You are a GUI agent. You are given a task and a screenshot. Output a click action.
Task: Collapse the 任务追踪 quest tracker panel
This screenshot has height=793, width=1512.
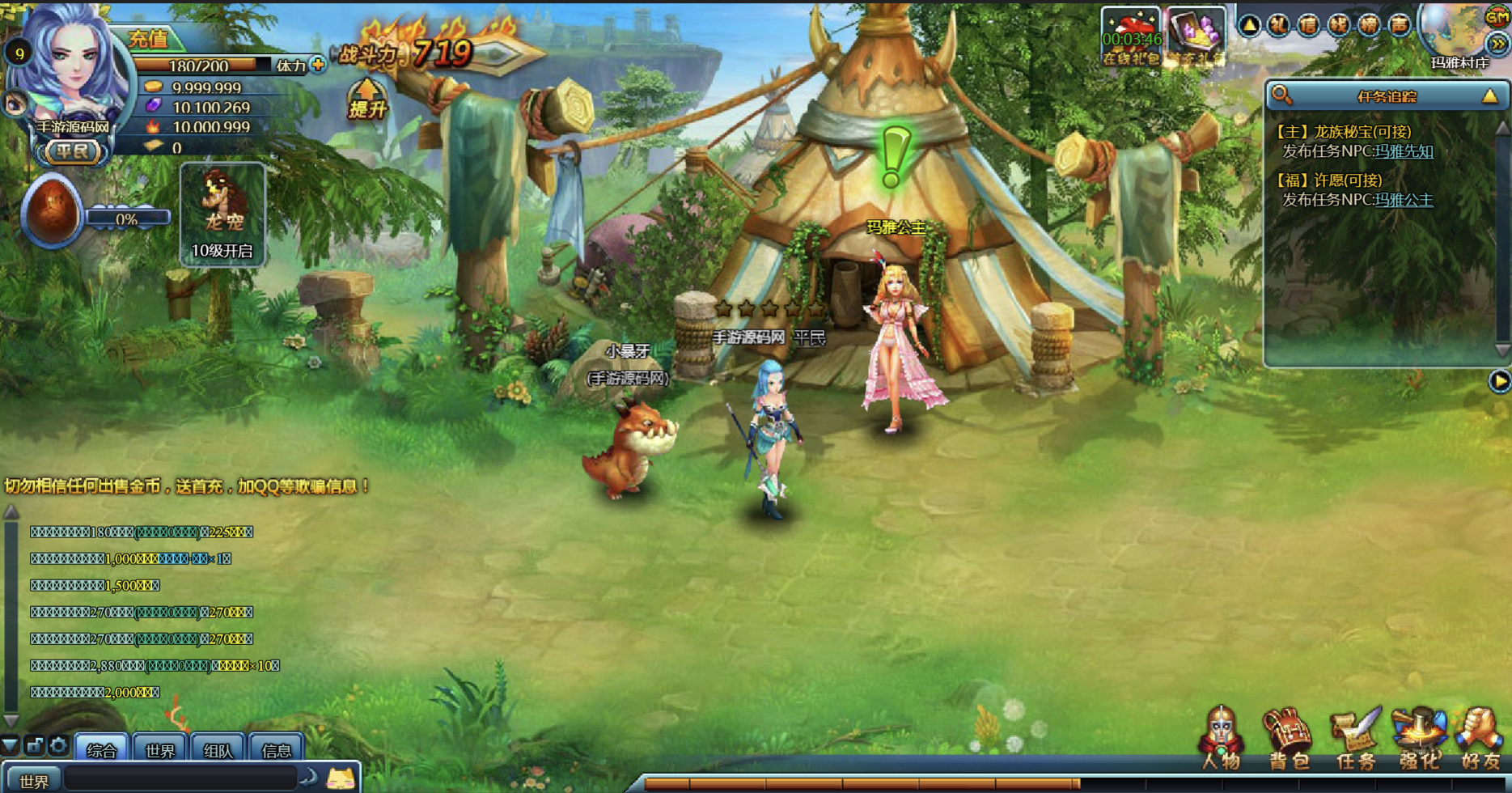1489,96
